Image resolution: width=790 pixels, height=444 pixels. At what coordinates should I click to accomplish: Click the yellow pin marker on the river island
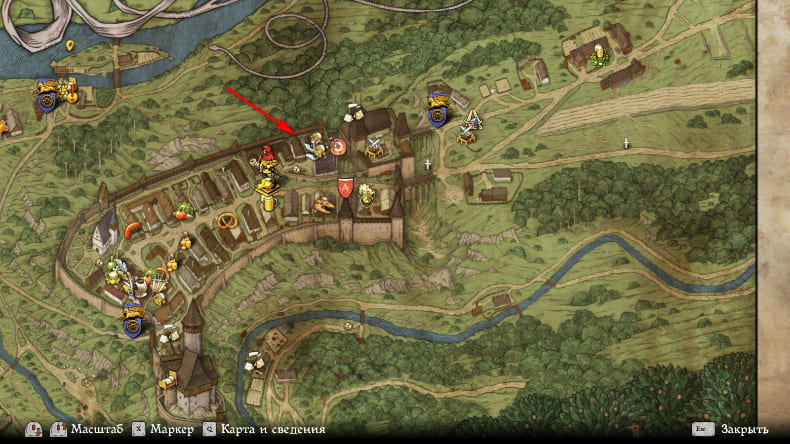click(70, 46)
